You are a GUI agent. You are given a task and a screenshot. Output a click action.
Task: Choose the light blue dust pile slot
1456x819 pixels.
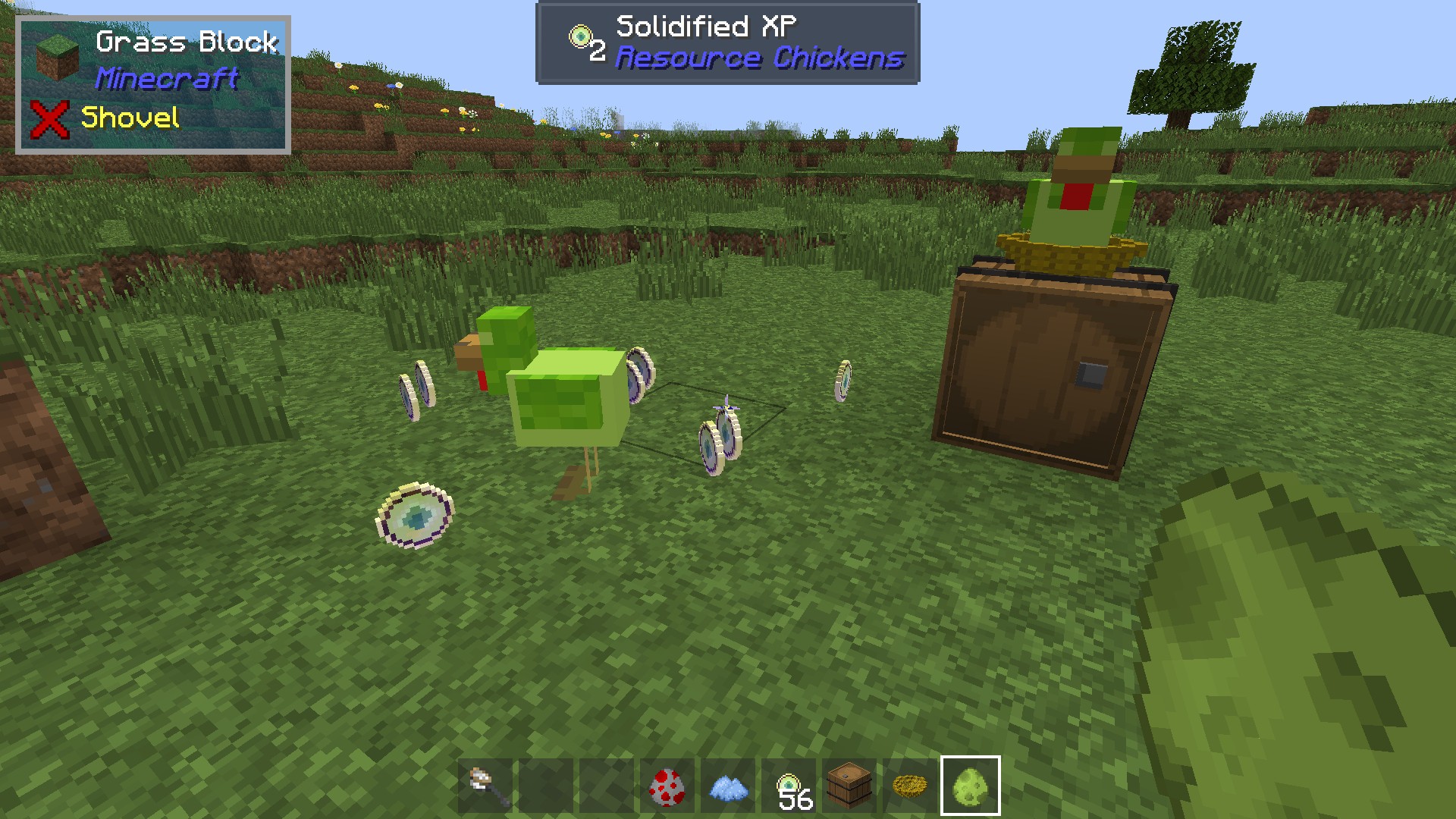coord(728,786)
